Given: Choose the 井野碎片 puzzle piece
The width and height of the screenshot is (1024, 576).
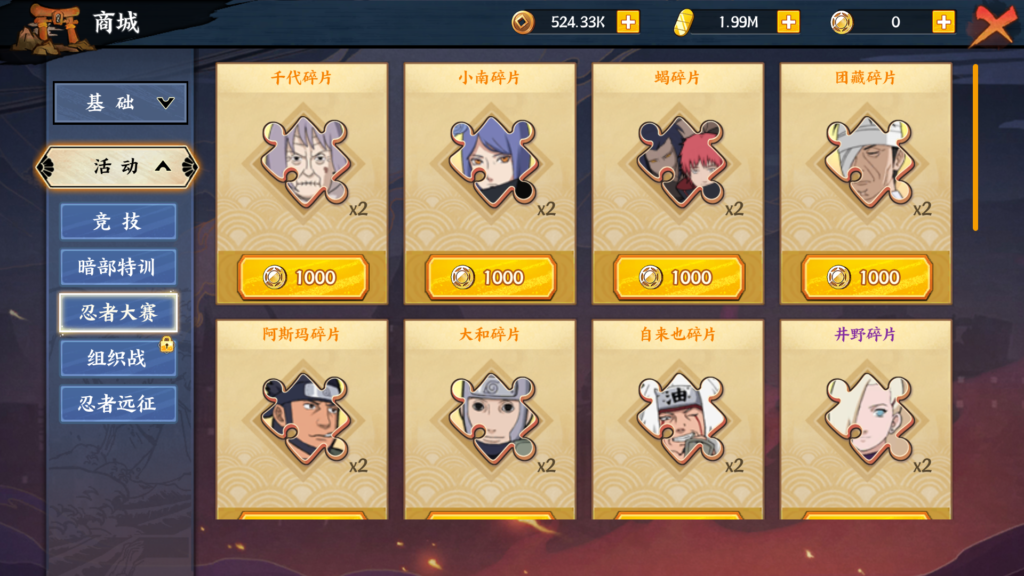Looking at the screenshot, I should pos(867,418).
